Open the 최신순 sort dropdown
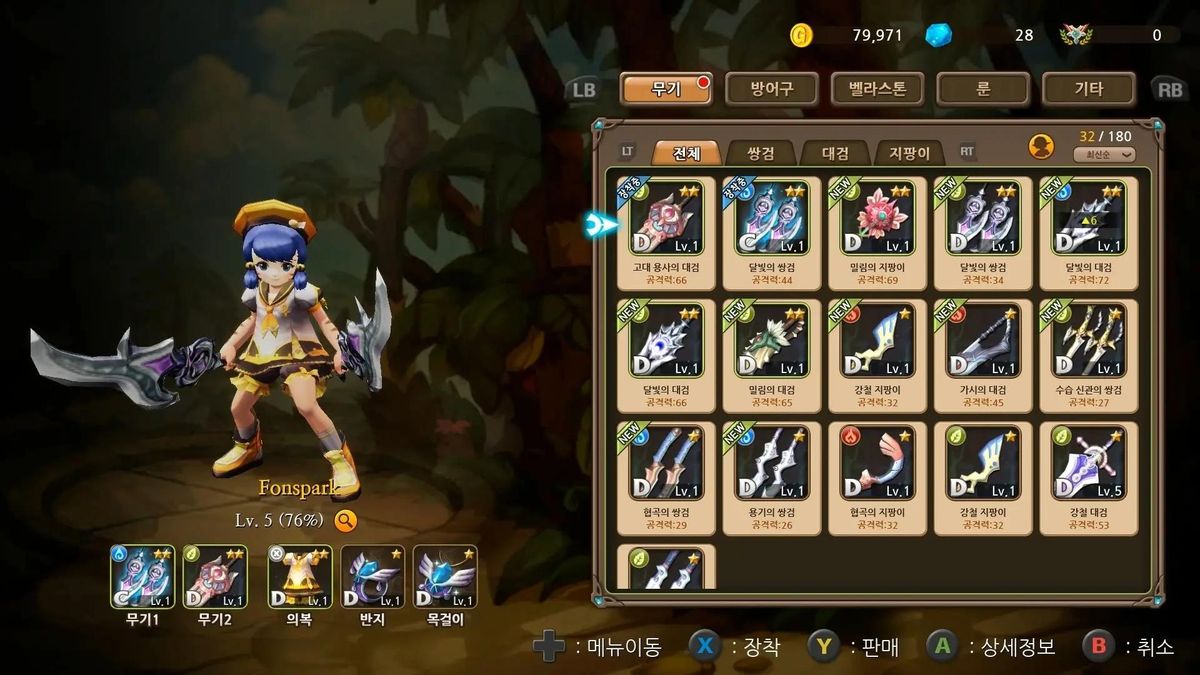The image size is (1200, 675). point(1104,155)
